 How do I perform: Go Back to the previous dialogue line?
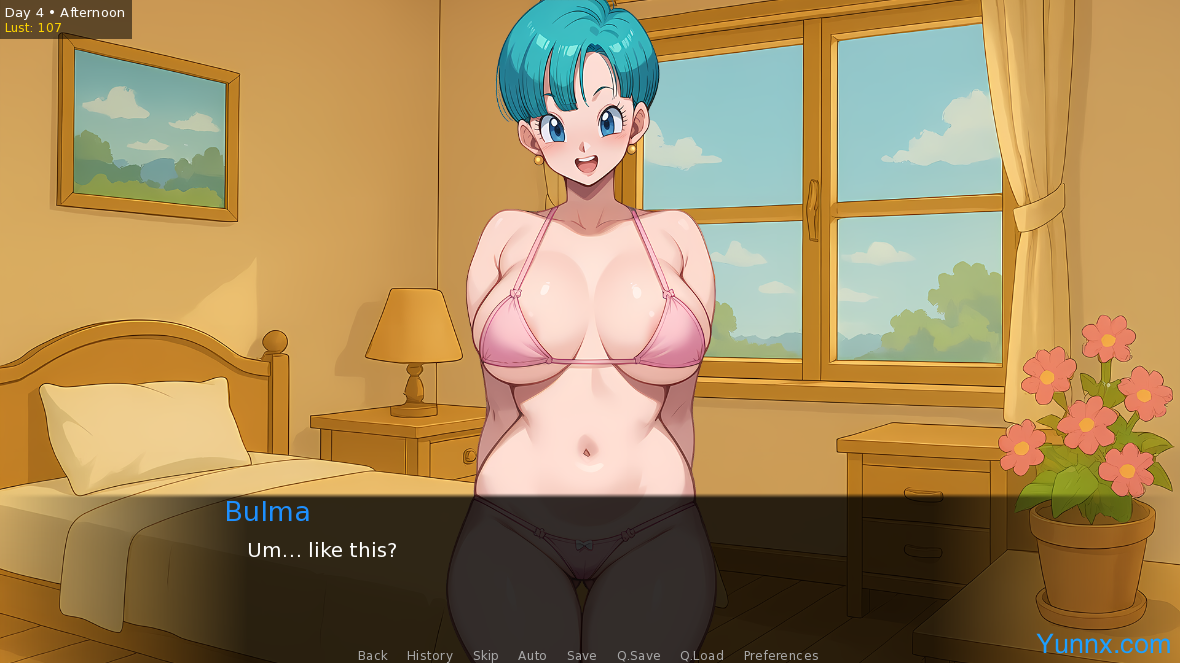pyautogui.click(x=372, y=655)
